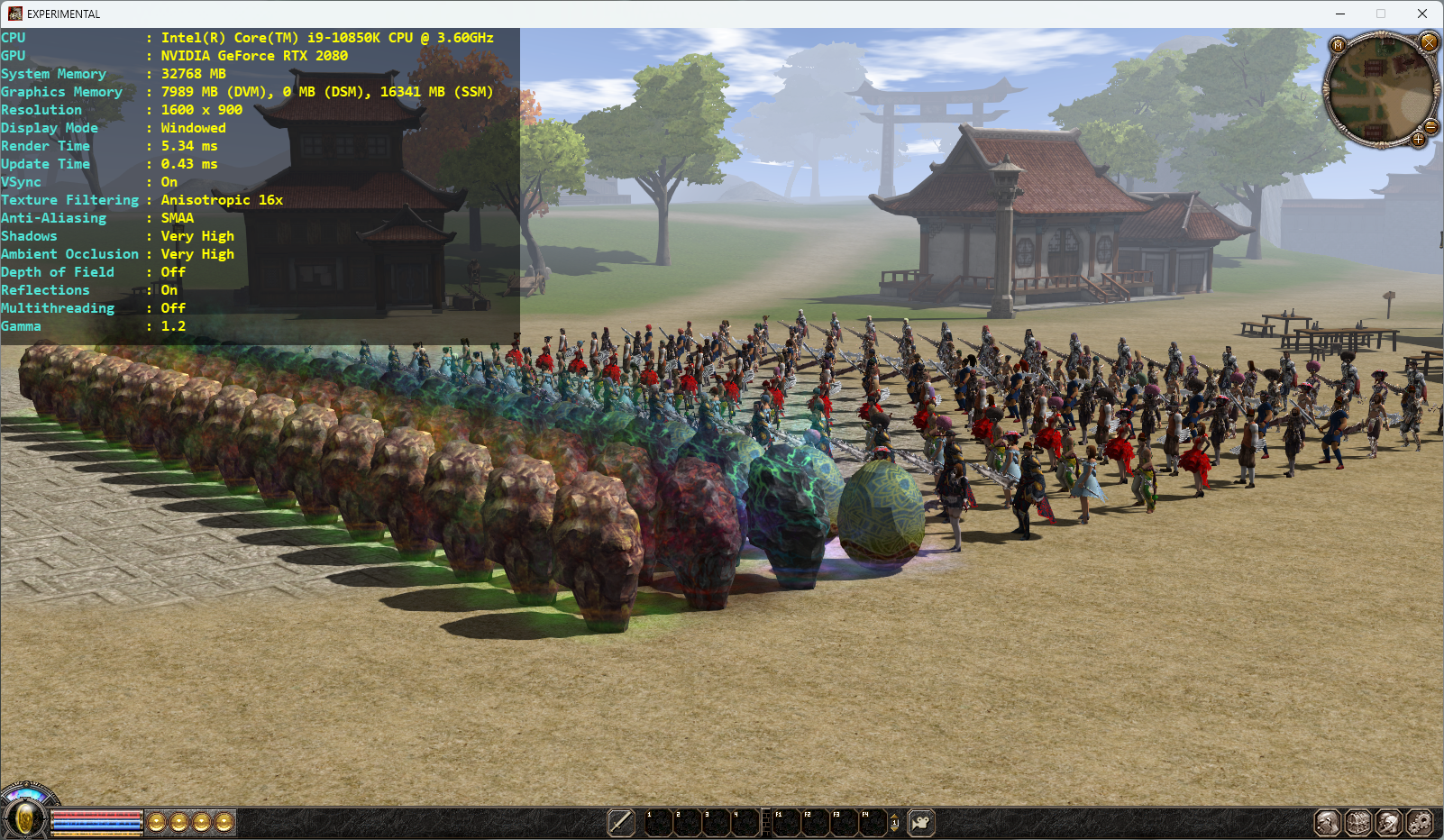Viewport: 1444px width, 840px height.
Task: Click the character portrait orb bottom-left
Action: click(x=24, y=818)
